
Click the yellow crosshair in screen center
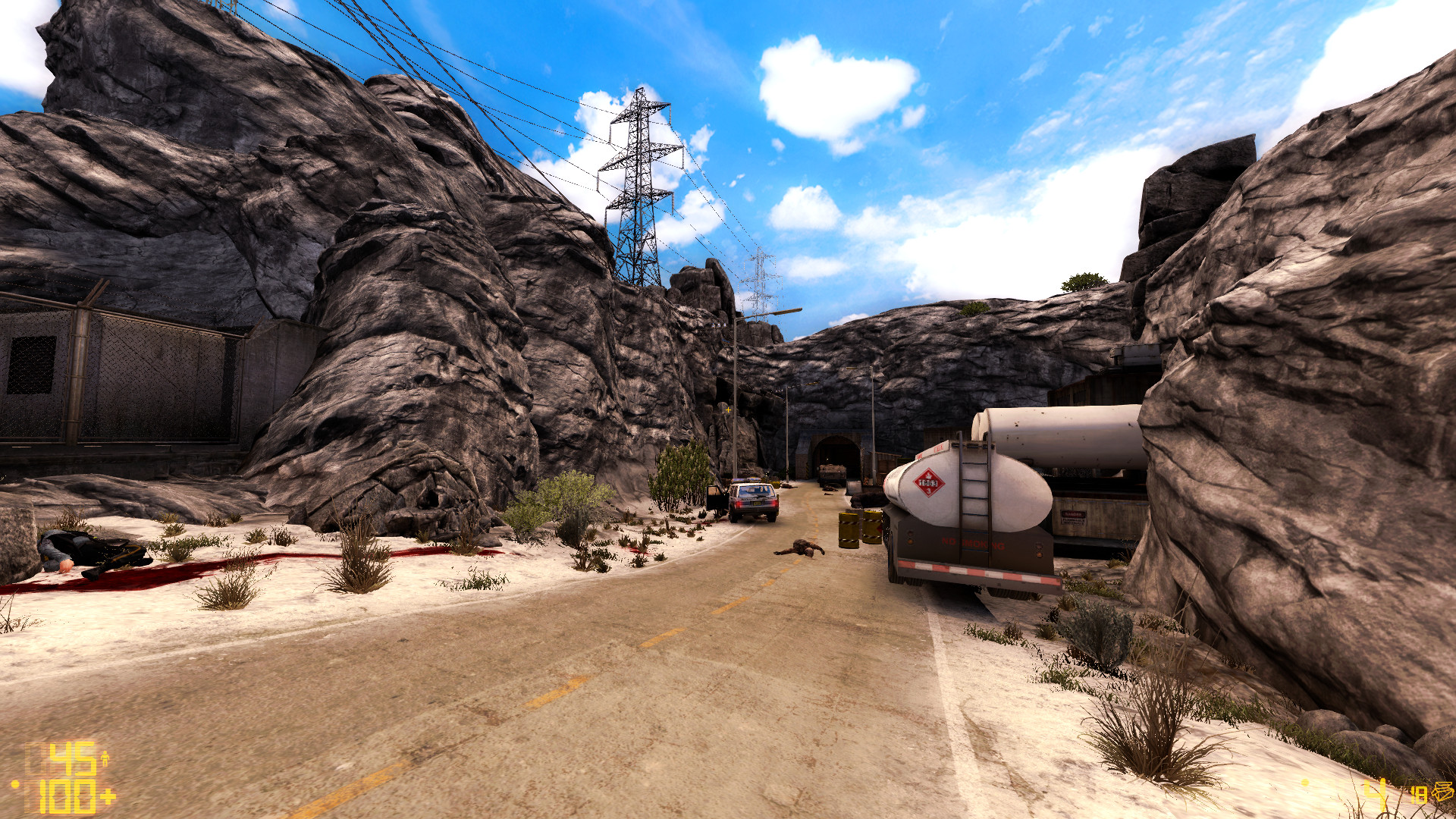(728, 409)
